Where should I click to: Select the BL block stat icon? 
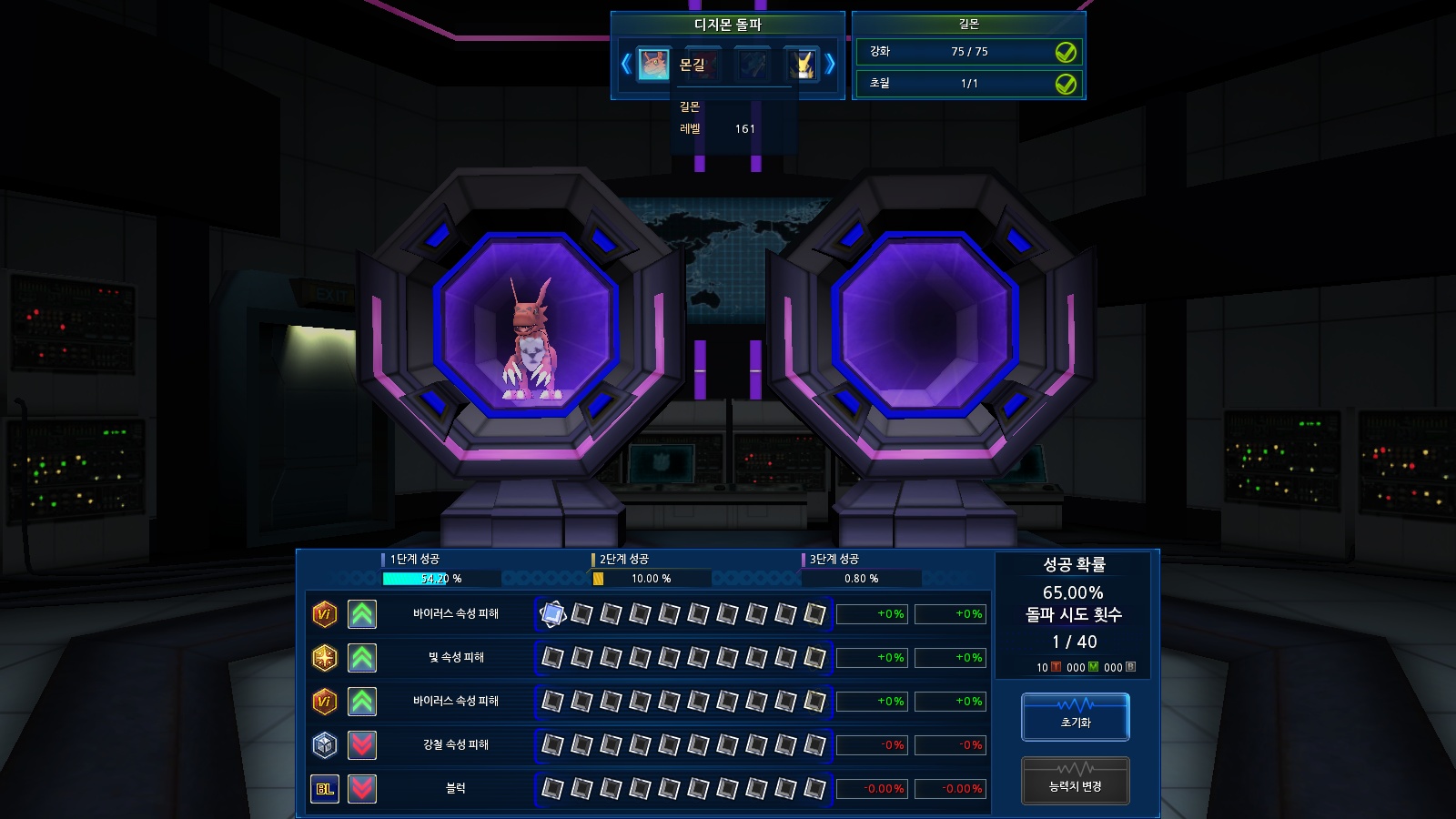[325, 788]
